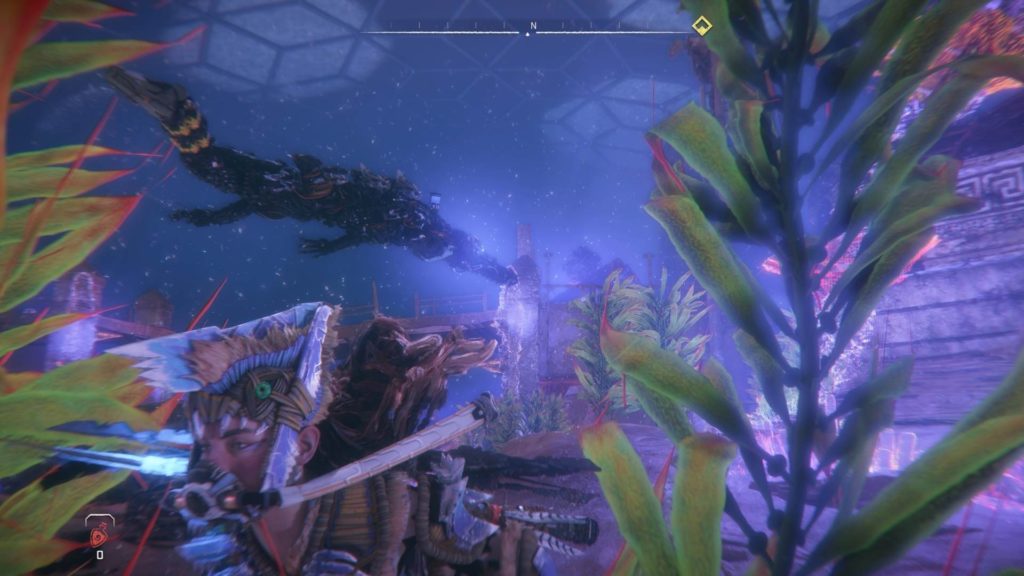Select the red health potion slot
The image size is (1024, 576).
[99, 537]
